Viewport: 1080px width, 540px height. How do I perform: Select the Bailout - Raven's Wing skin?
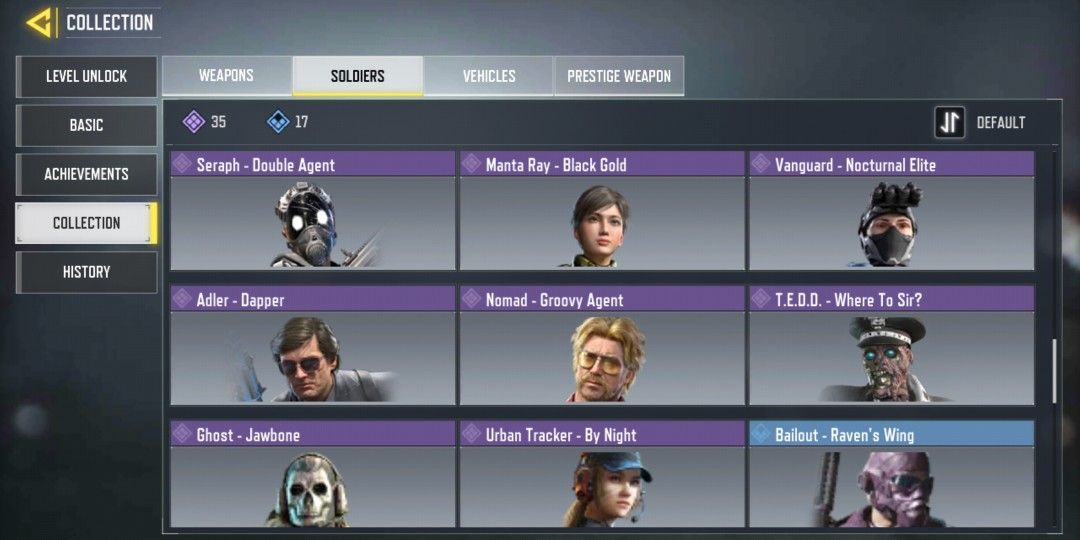(x=891, y=476)
